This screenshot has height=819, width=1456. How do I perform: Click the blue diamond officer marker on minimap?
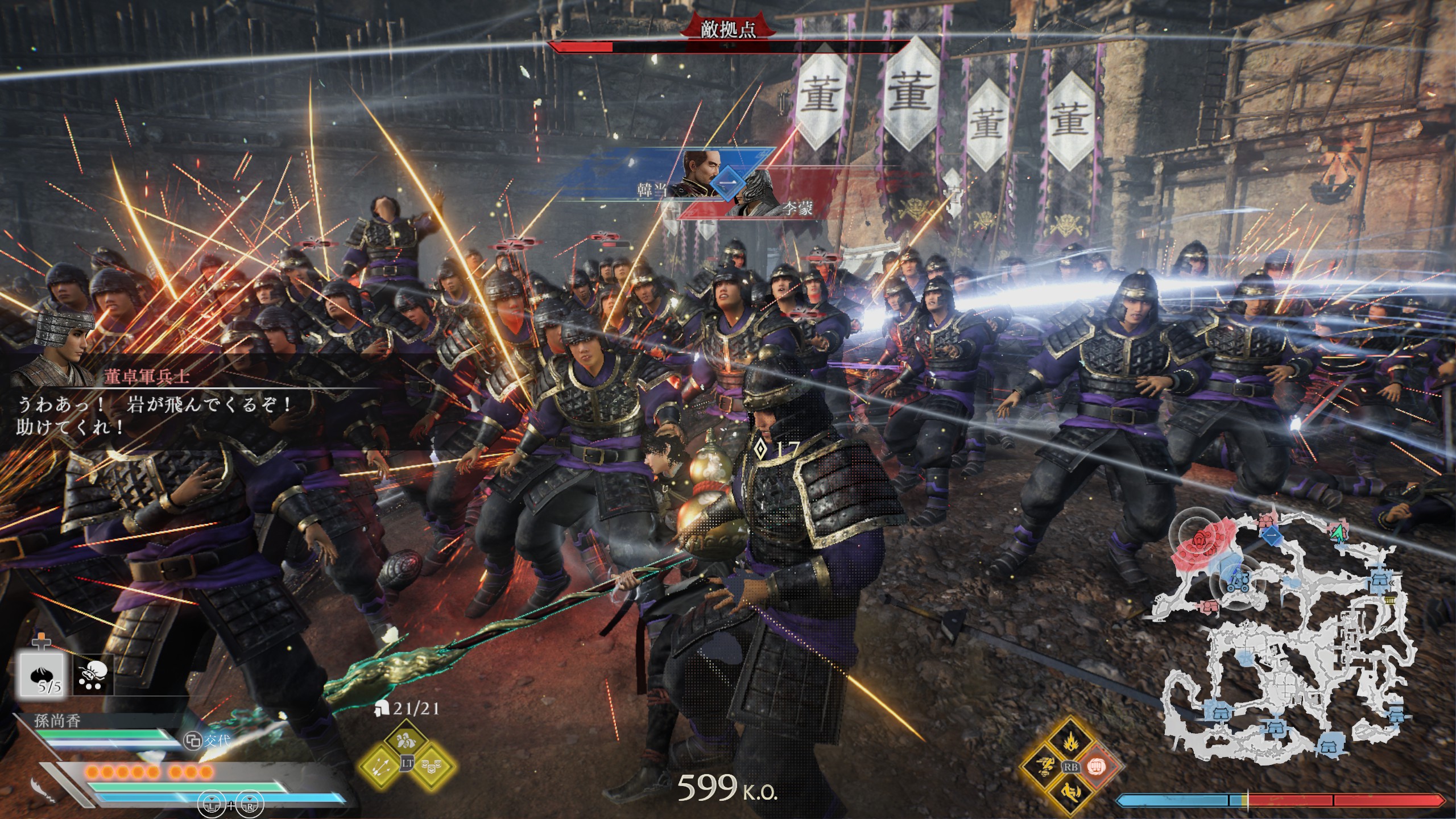pos(1271,538)
